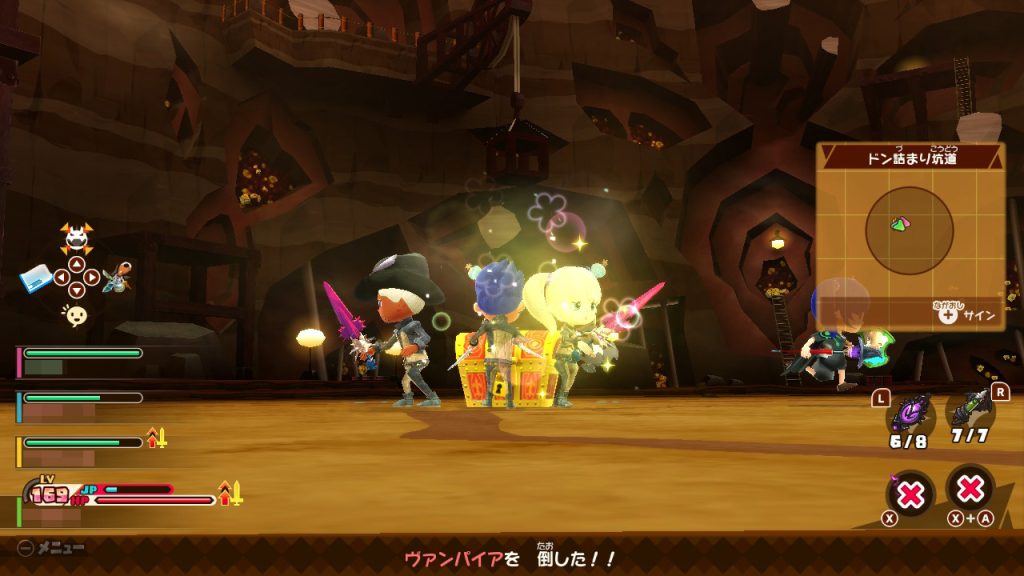Open the メニュー menu
This screenshot has width=1024, height=576.
click(51, 548)
